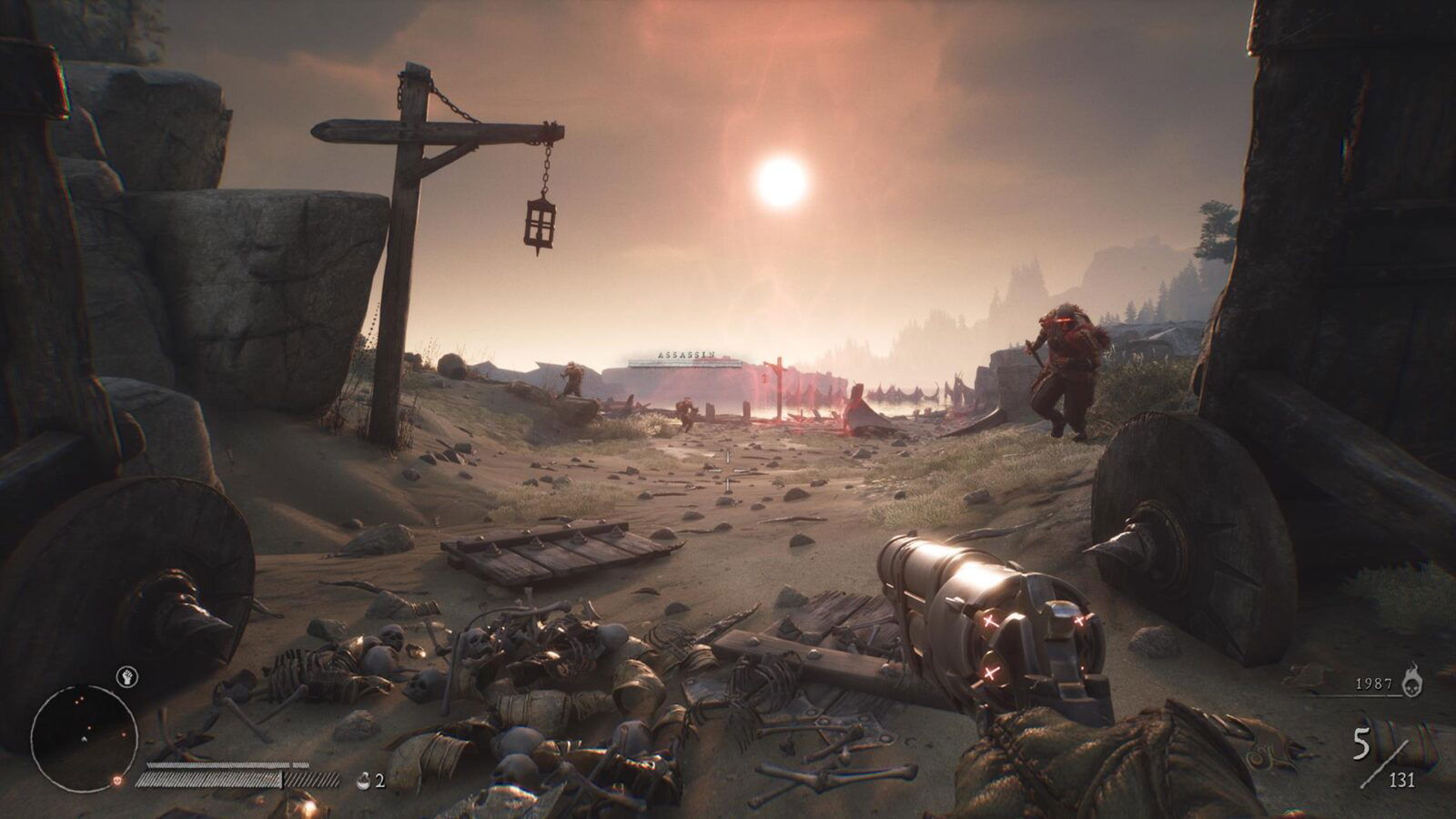Click the circular minimap in the bottom-left corner
The width and height of the screenshot is (1456, 819).
(x=84, y=737)
